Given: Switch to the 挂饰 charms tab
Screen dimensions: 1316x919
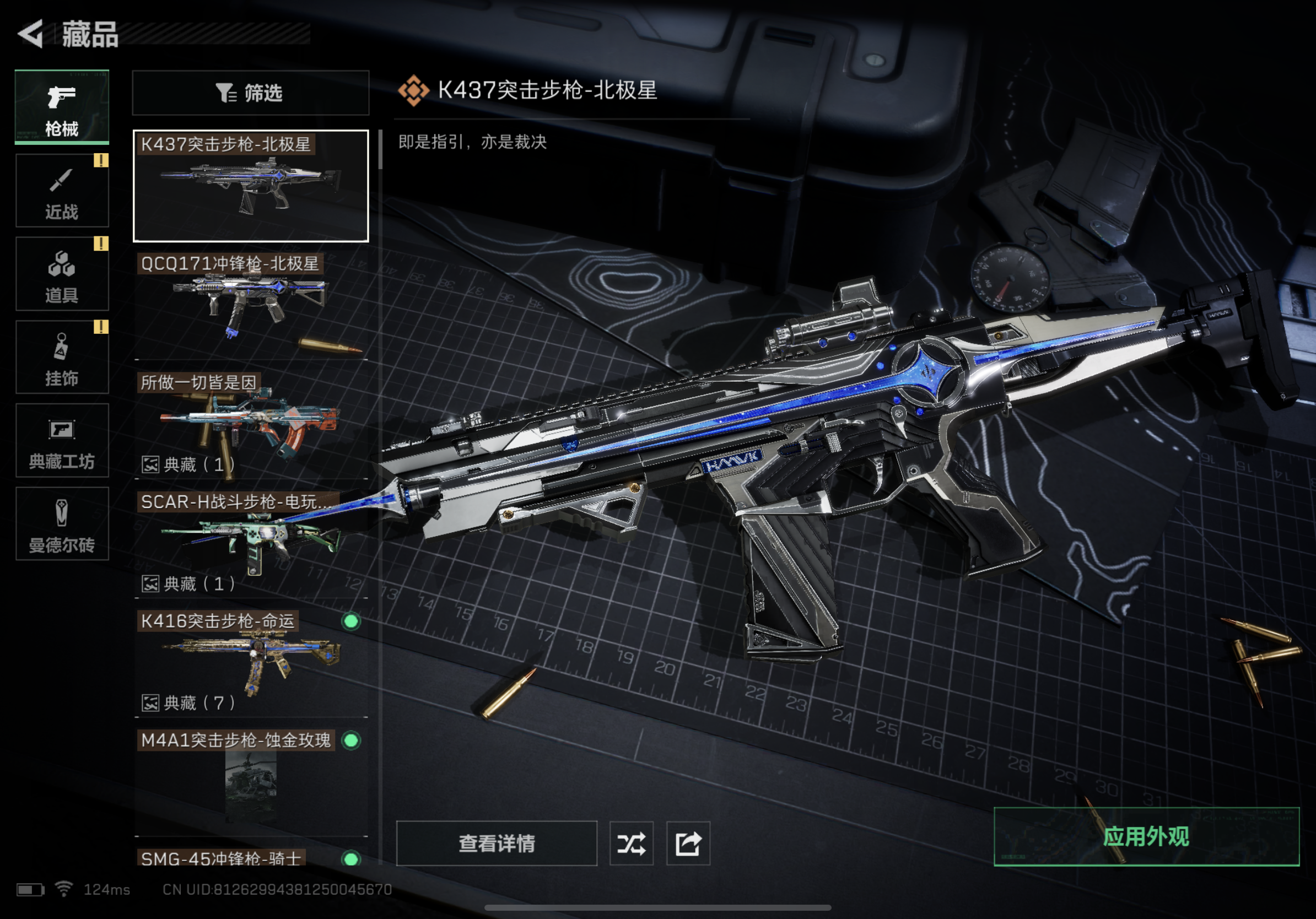Looking at the screenshot, I should [x=62, y=357].
